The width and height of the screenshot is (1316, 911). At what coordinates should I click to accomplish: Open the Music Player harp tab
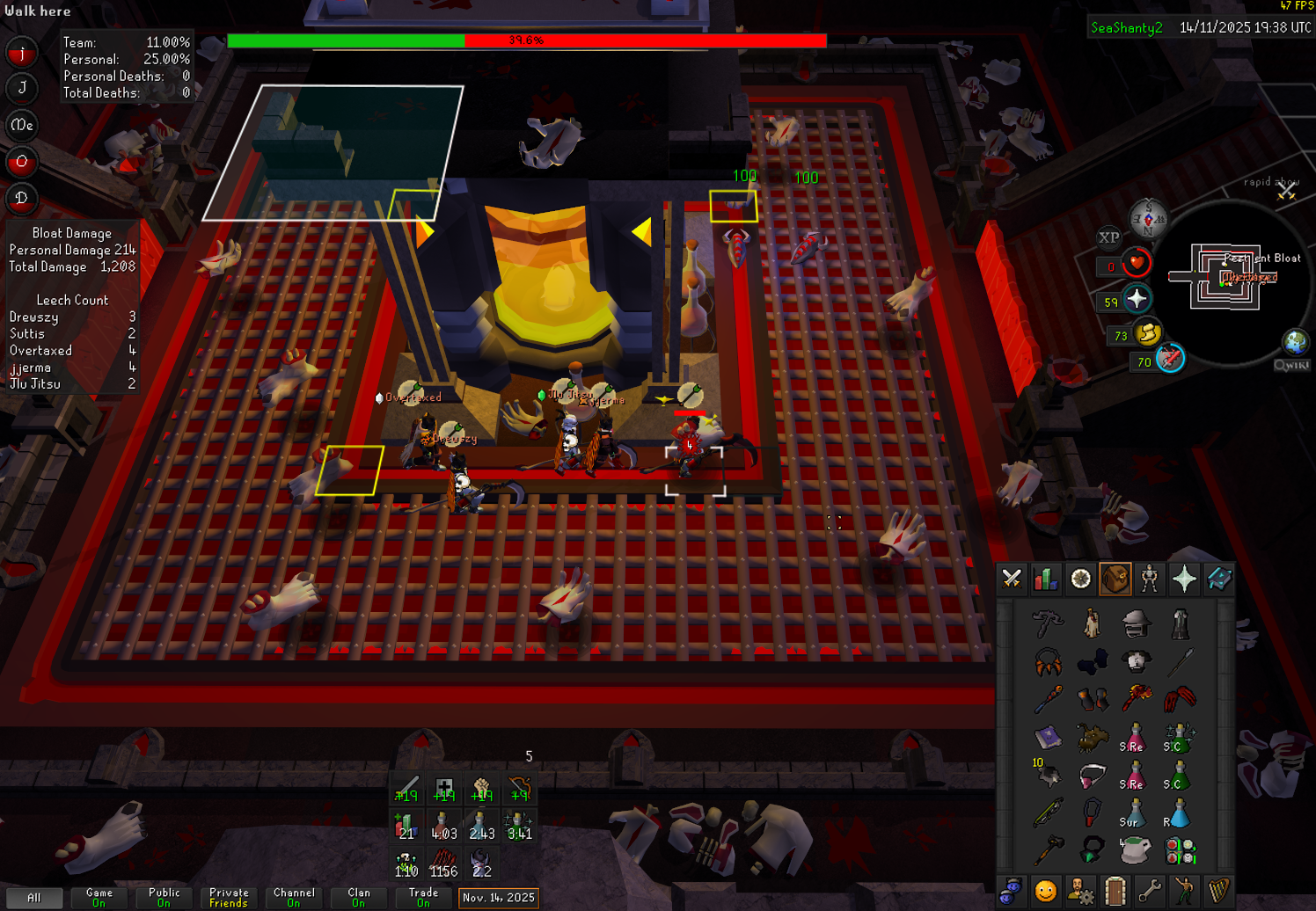point(1218,892)
